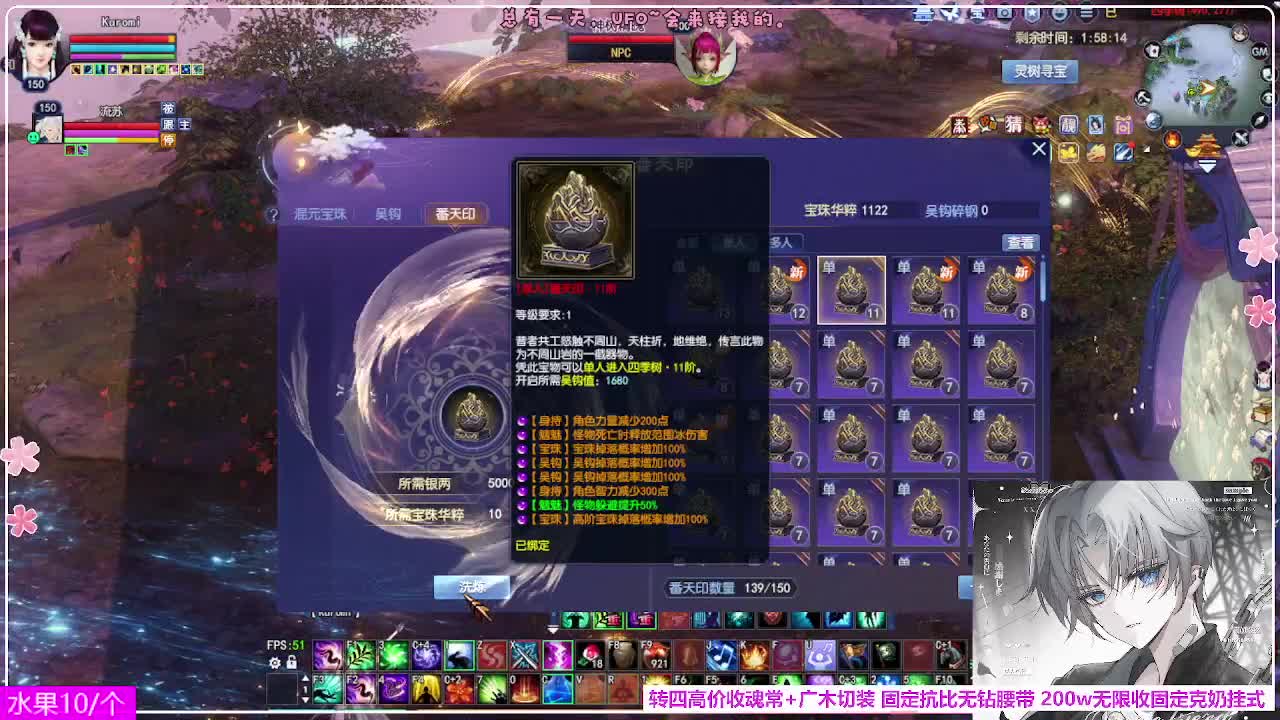This screenshot has height=720, width=1280.
Task: Click the GM icon near the minimap
Action: (x=1258, y=50)
